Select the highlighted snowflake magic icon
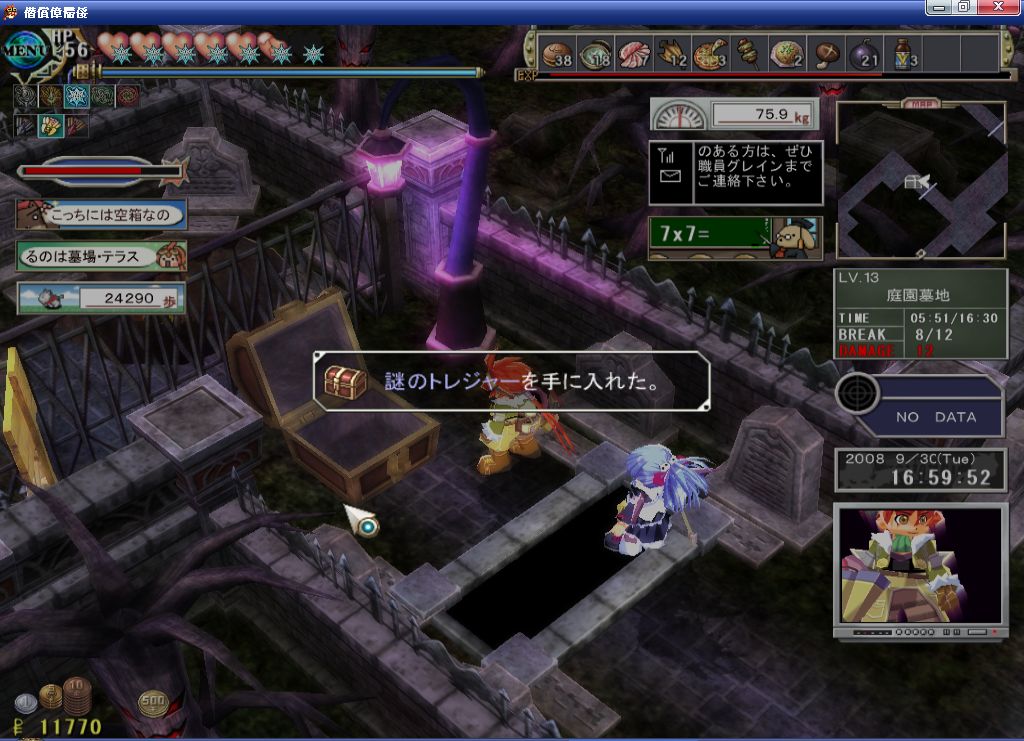The height and width of the screenshot is (741, 1024). (76, 96)
